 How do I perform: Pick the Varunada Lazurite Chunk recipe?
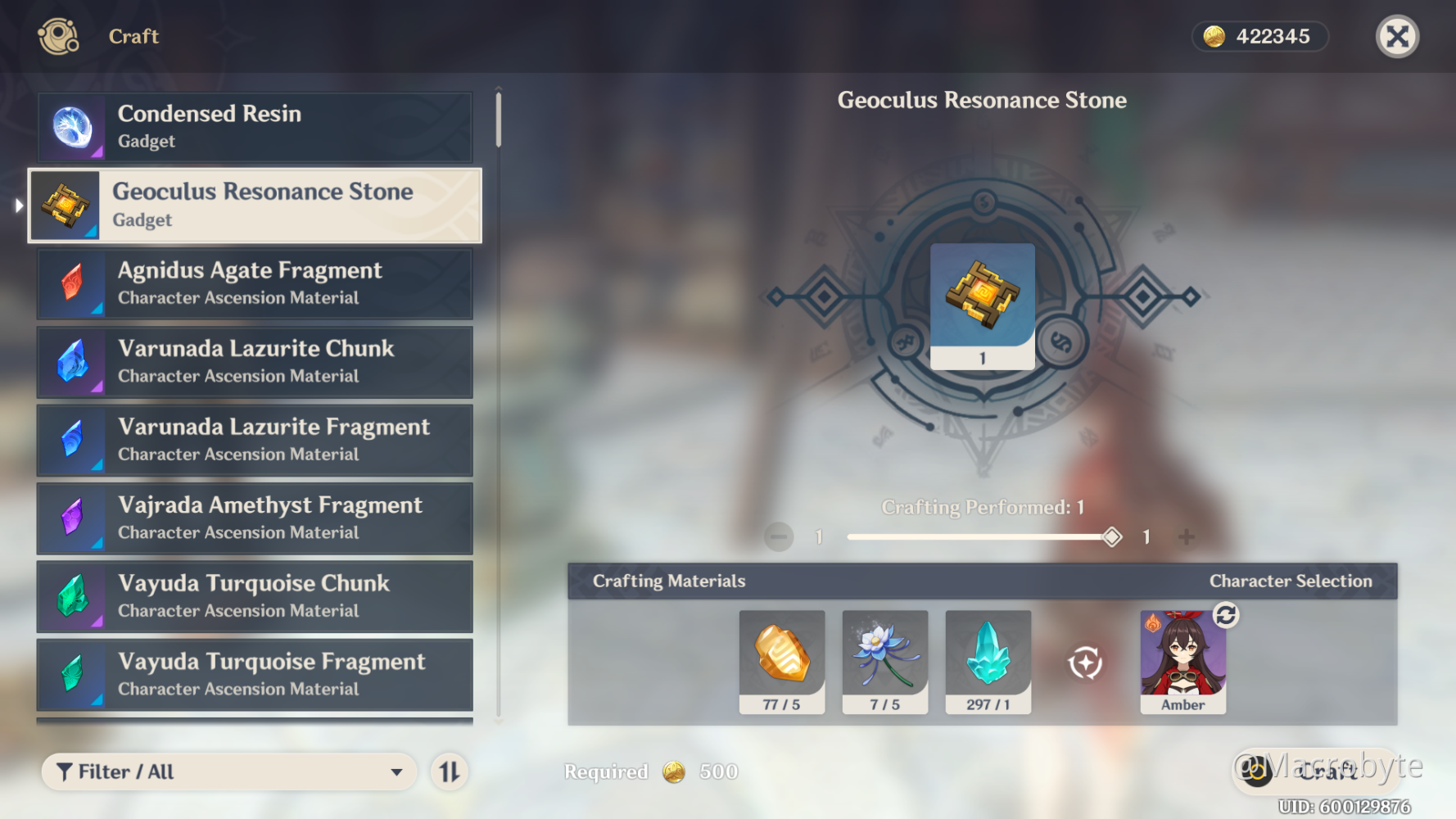click(x=255, y=362)
